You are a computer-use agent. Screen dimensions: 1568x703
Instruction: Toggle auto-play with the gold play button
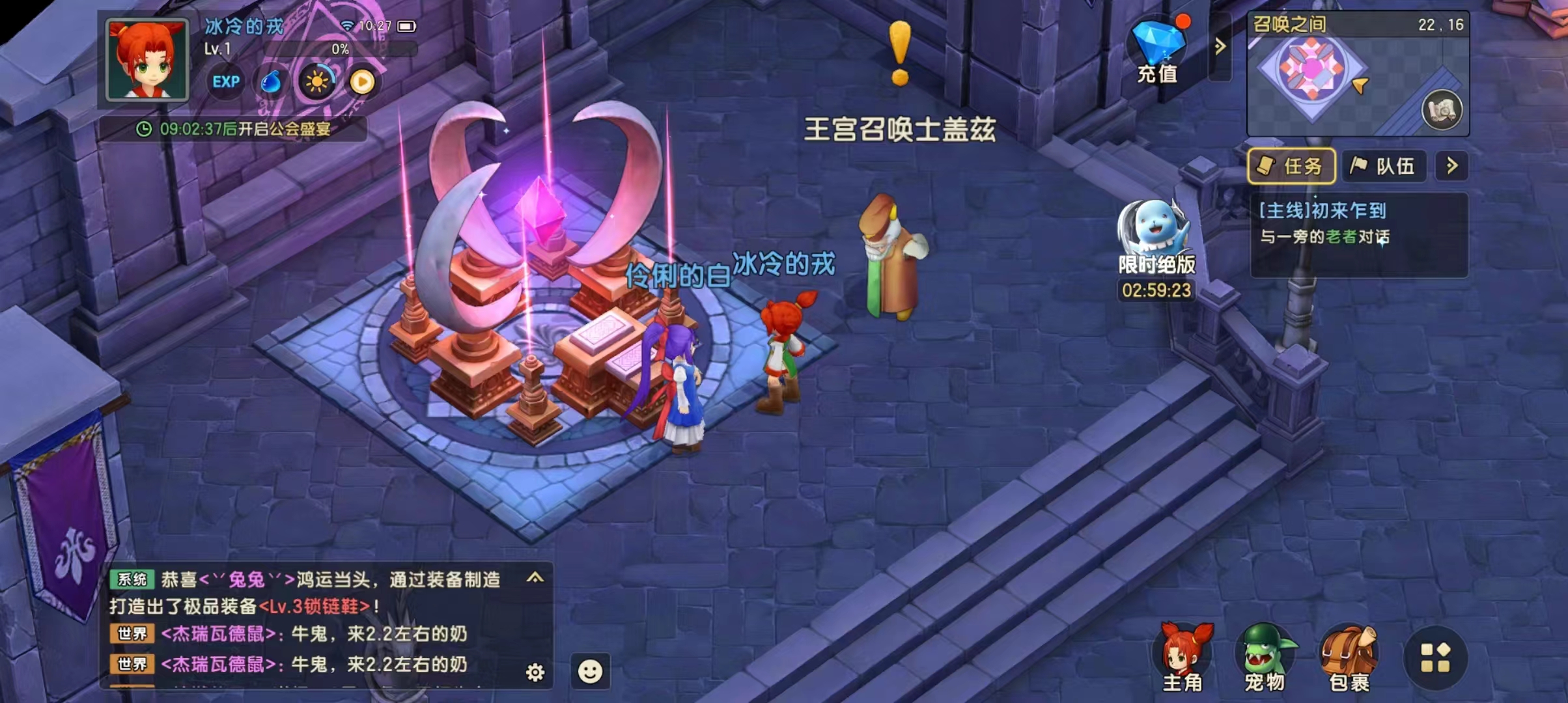coord(362,82)
